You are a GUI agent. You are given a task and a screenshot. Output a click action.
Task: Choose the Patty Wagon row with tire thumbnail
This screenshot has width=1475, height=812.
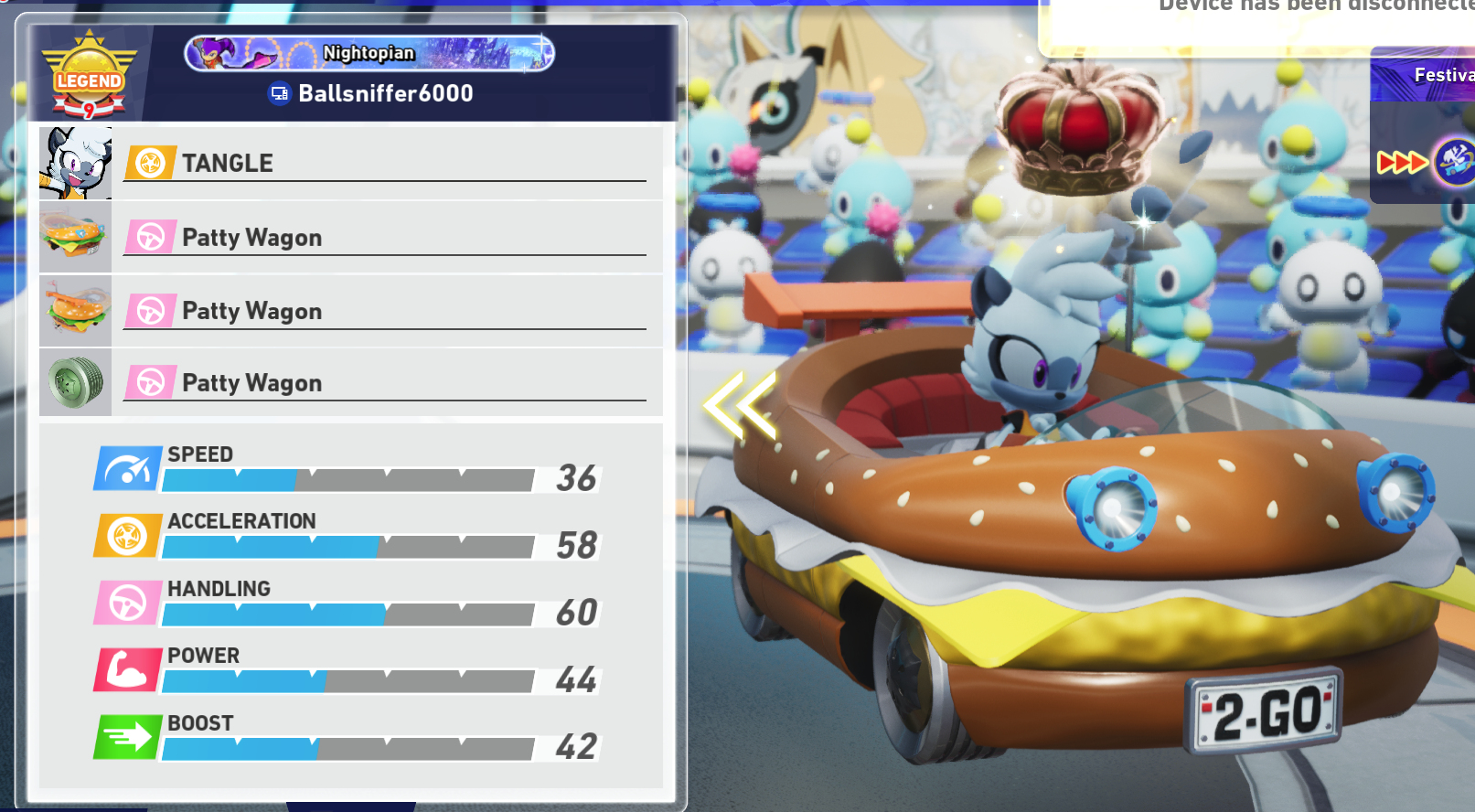(384, 382)
